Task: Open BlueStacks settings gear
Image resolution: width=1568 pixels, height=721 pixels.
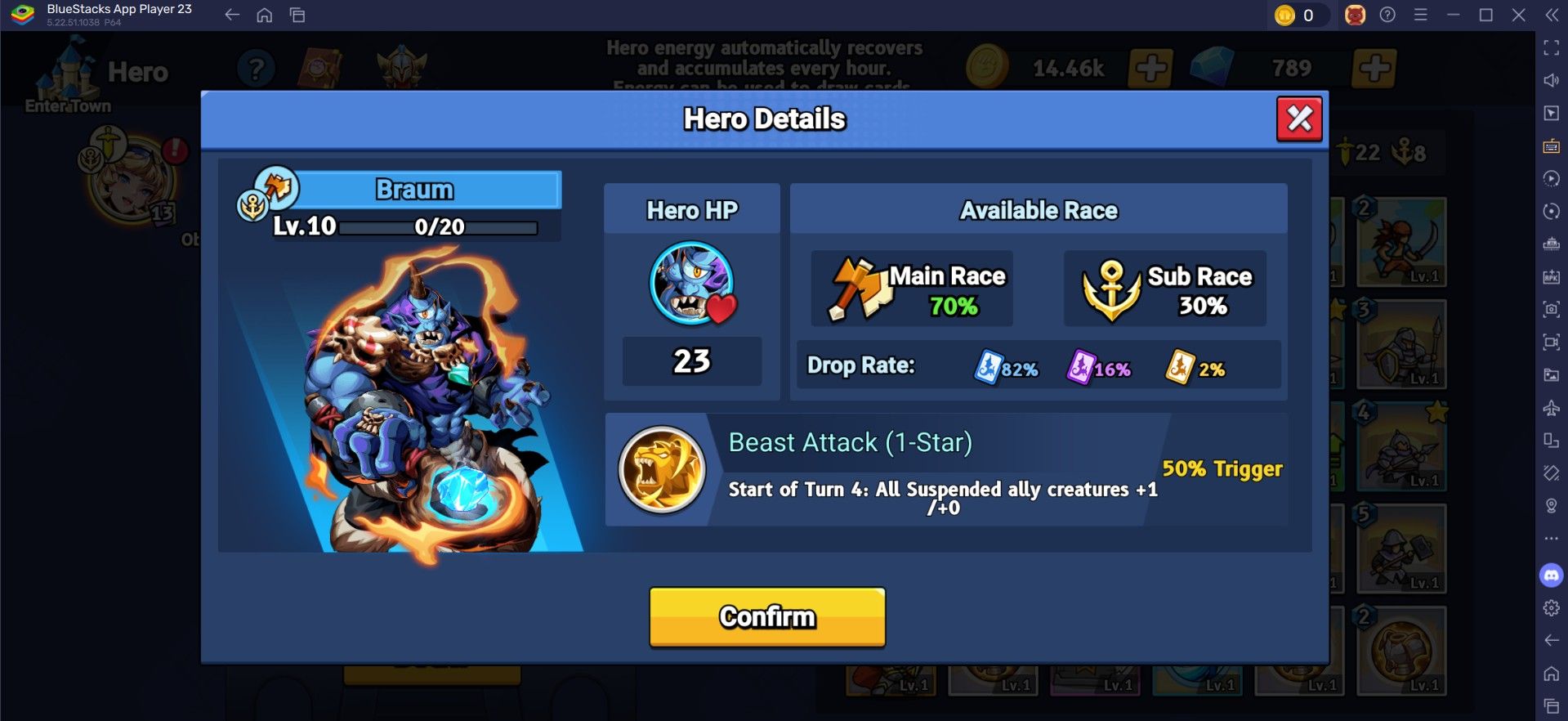Action: 1551,608
